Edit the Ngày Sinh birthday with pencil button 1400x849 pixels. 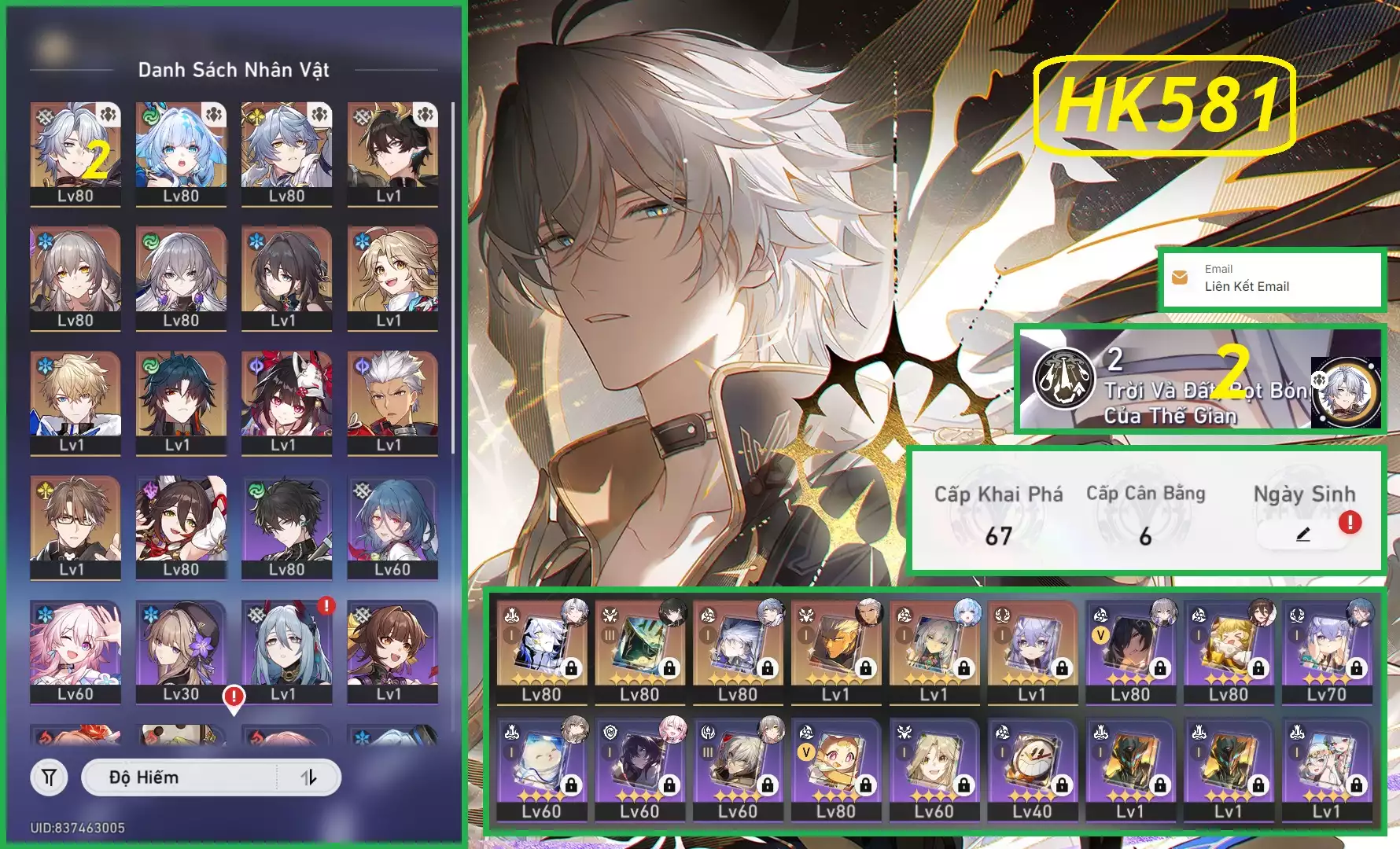coord(1302,535)
